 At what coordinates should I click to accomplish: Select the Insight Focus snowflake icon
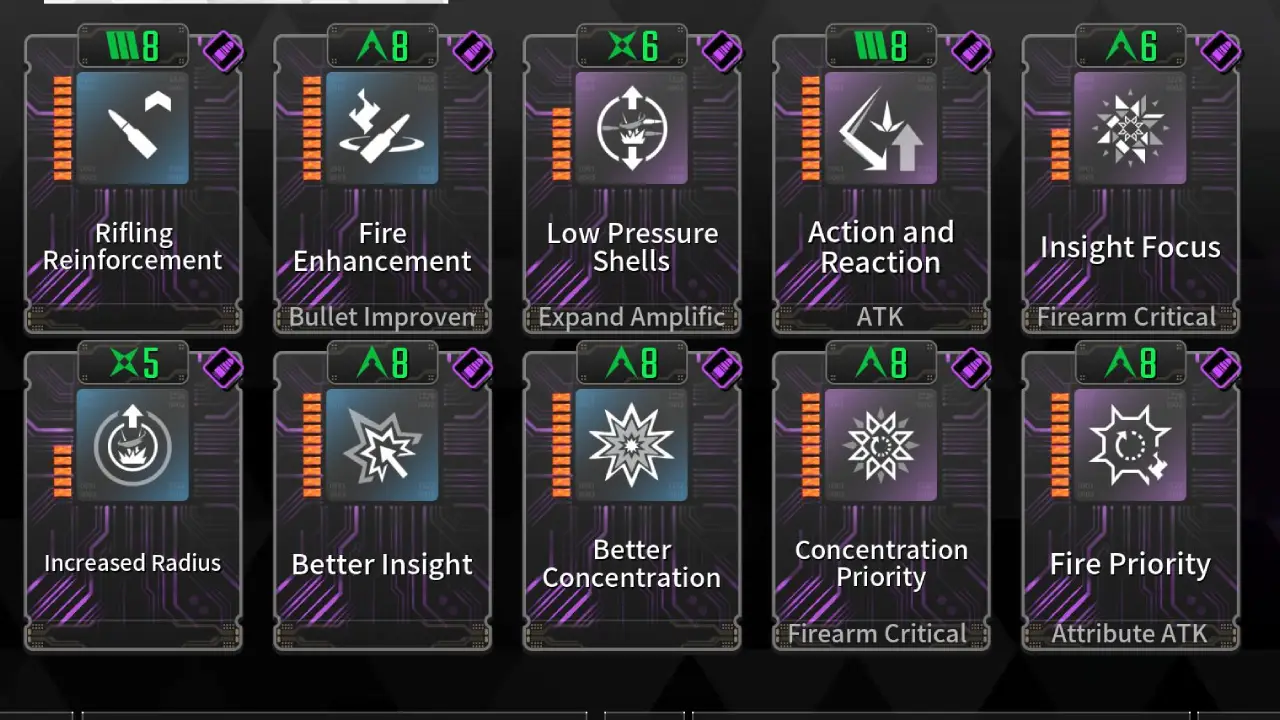tap(1130, 126)
